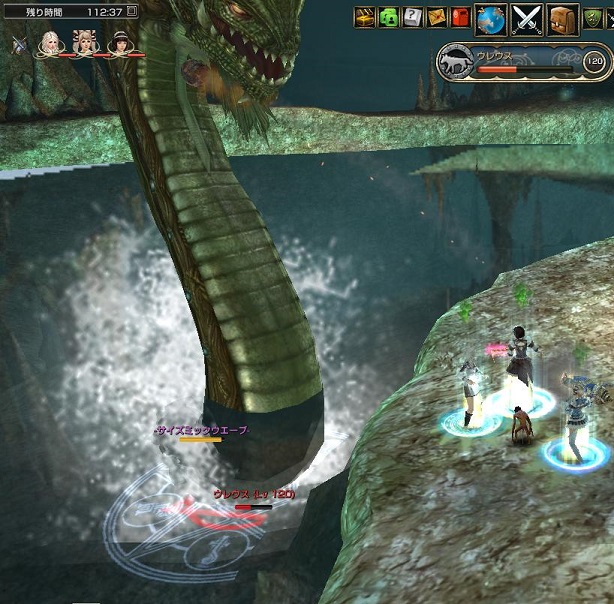Click the red mailbox icon
614x604 pixels.
(460, 17)
